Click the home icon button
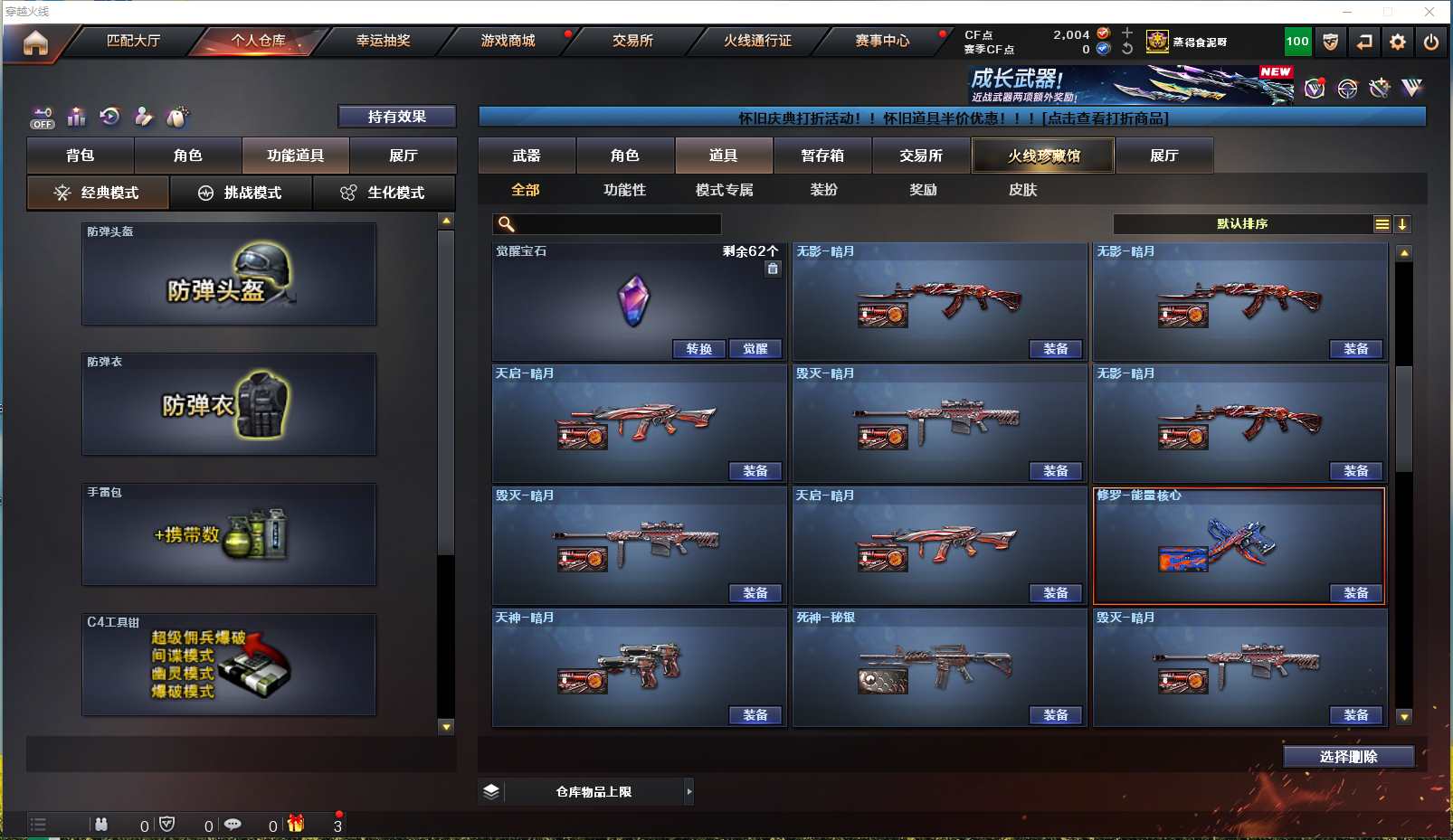This screenshot has height=840, width=1453. tap(35, 42)
